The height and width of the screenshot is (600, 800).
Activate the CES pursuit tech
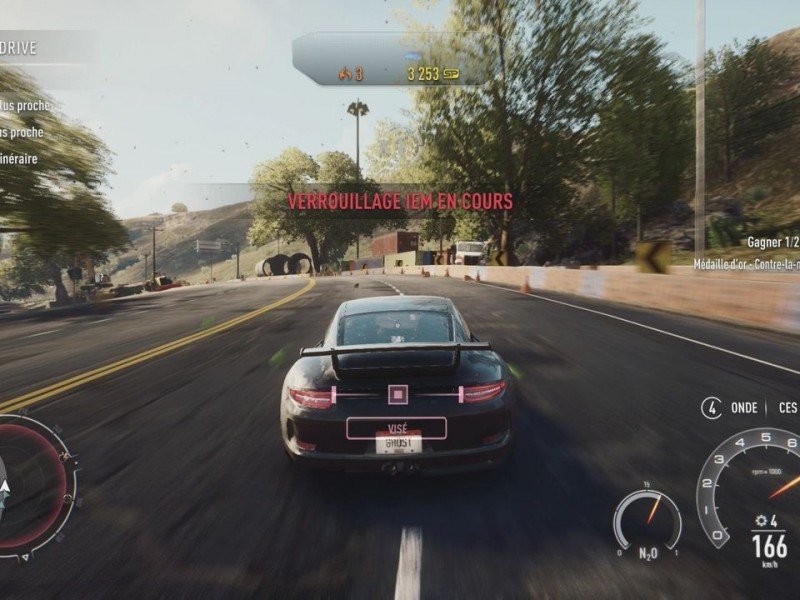pos(788,408)
